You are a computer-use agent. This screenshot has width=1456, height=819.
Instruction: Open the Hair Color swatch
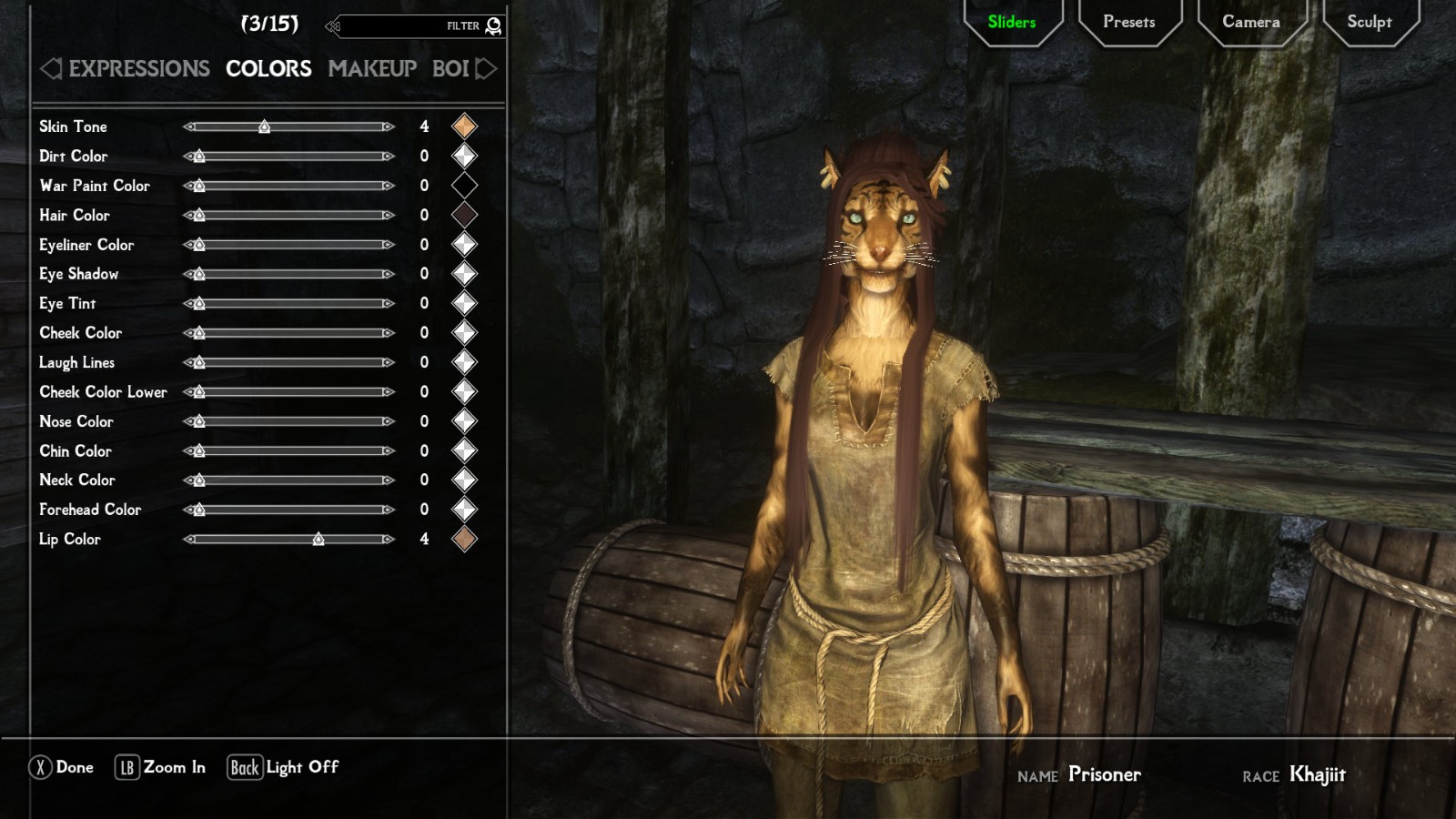coord(464,215)
